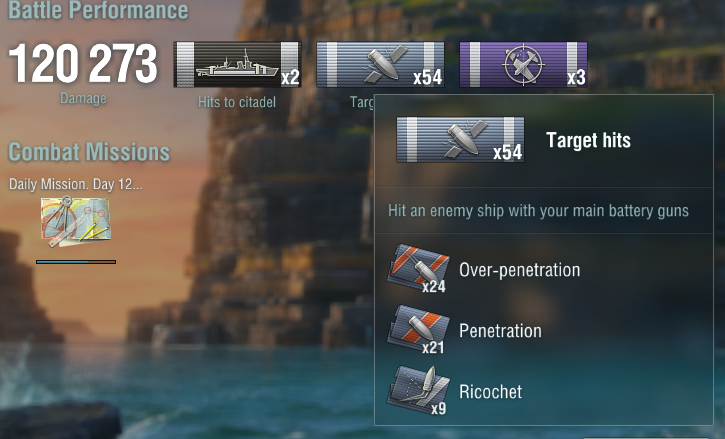Open the Daily Mission map icon
Viewport: 725px width, 439px height.
coord(75,221)
